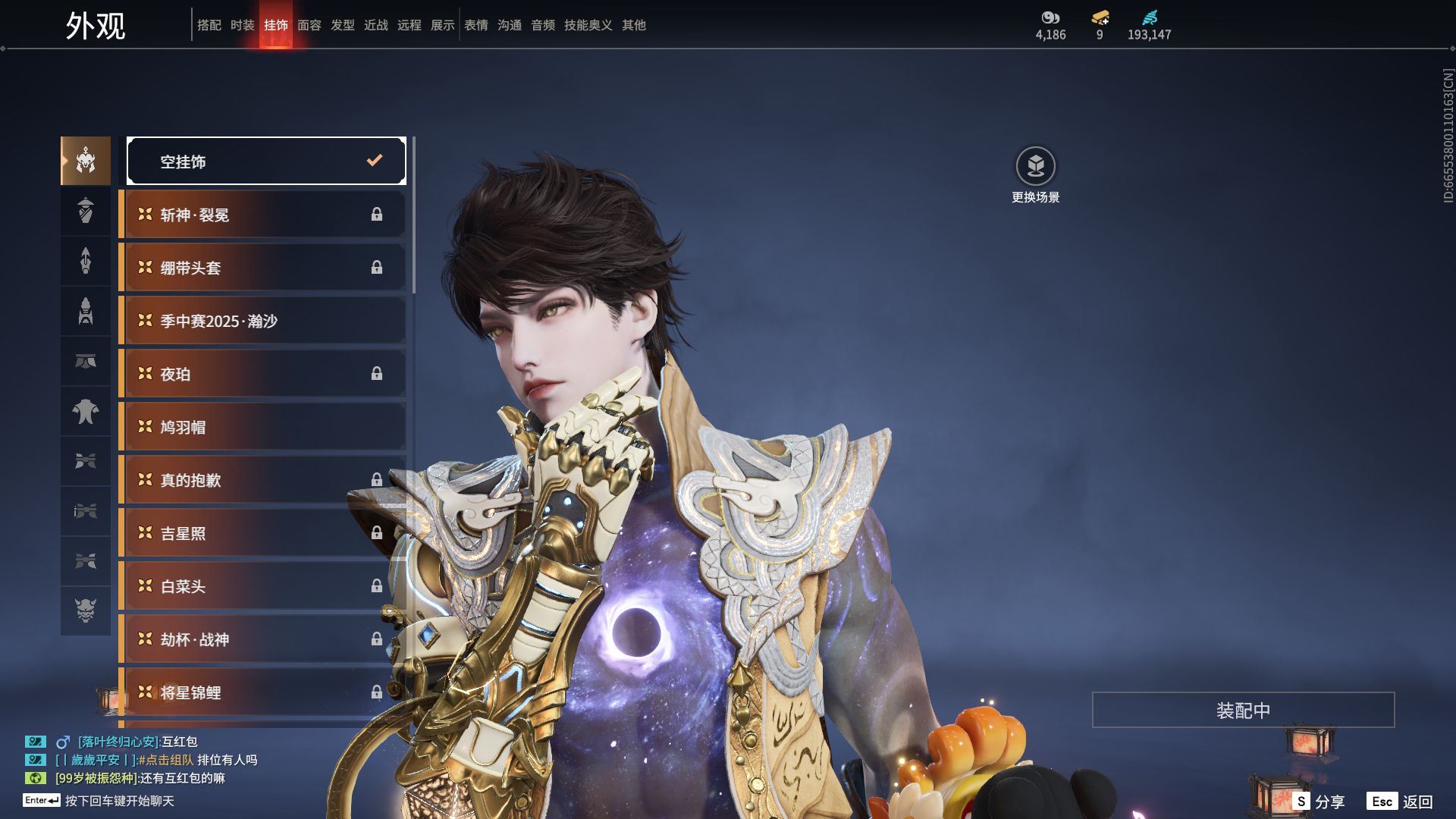Select the 白菜头 accessory

tap(263, 586)
